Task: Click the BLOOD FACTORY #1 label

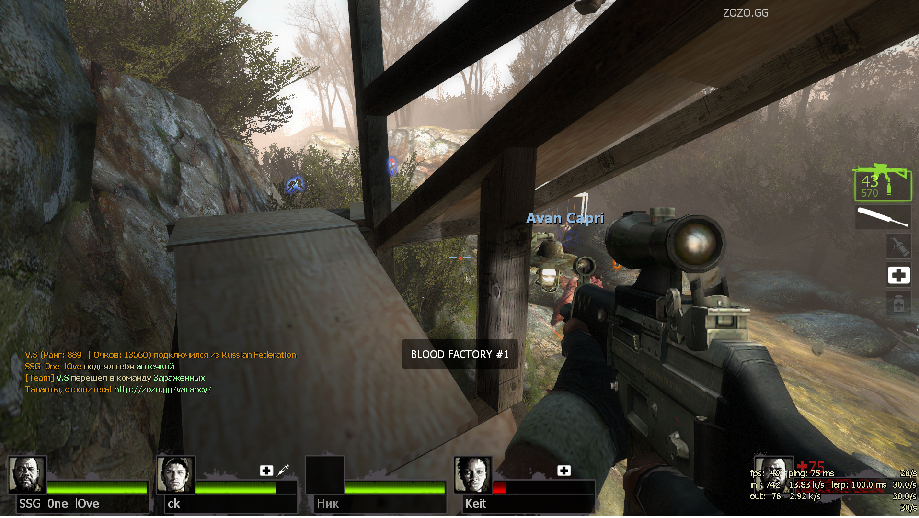Action: 460,355
